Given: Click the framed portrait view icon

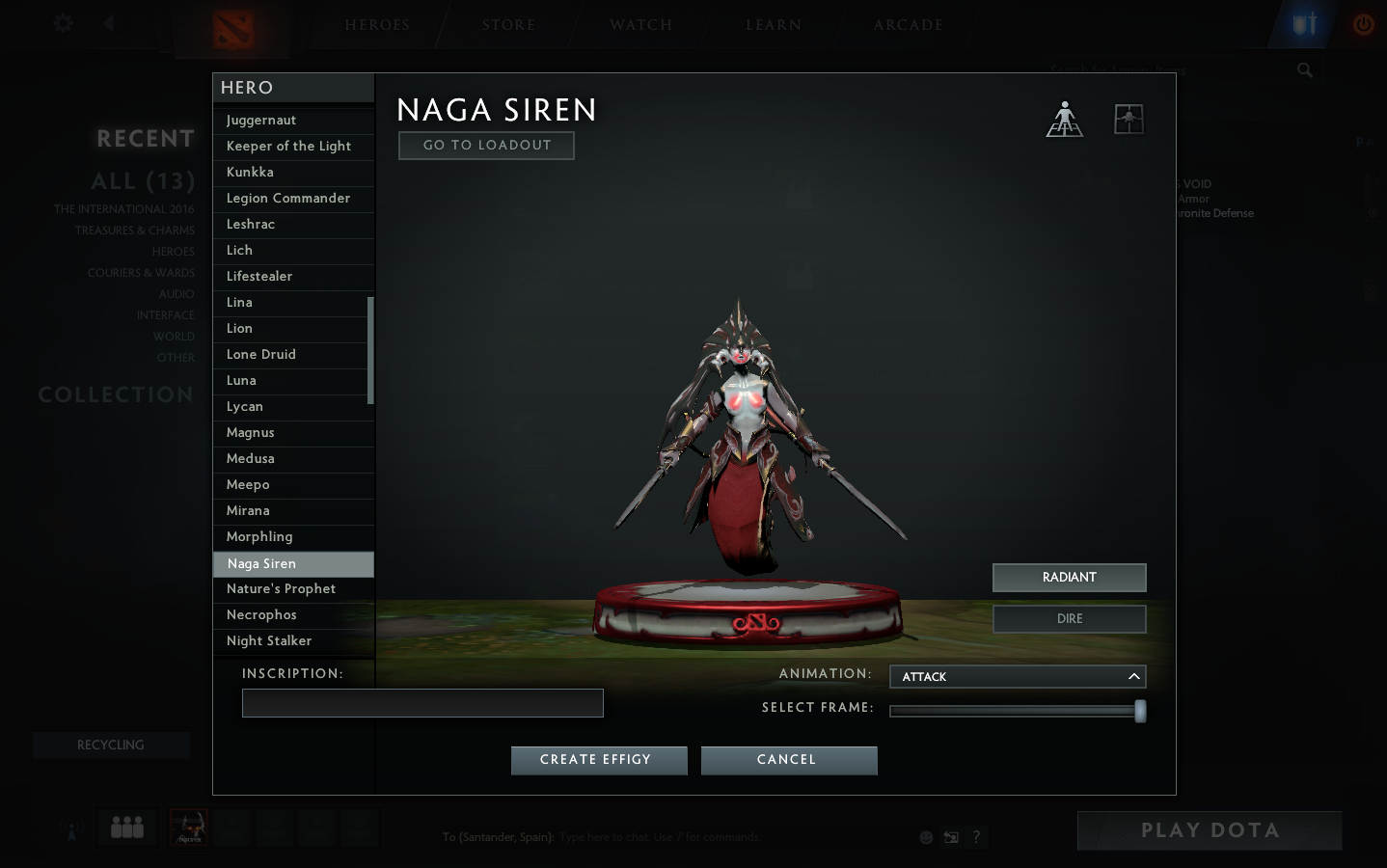Looking at the screenshot, I should tap(1129, 120).
